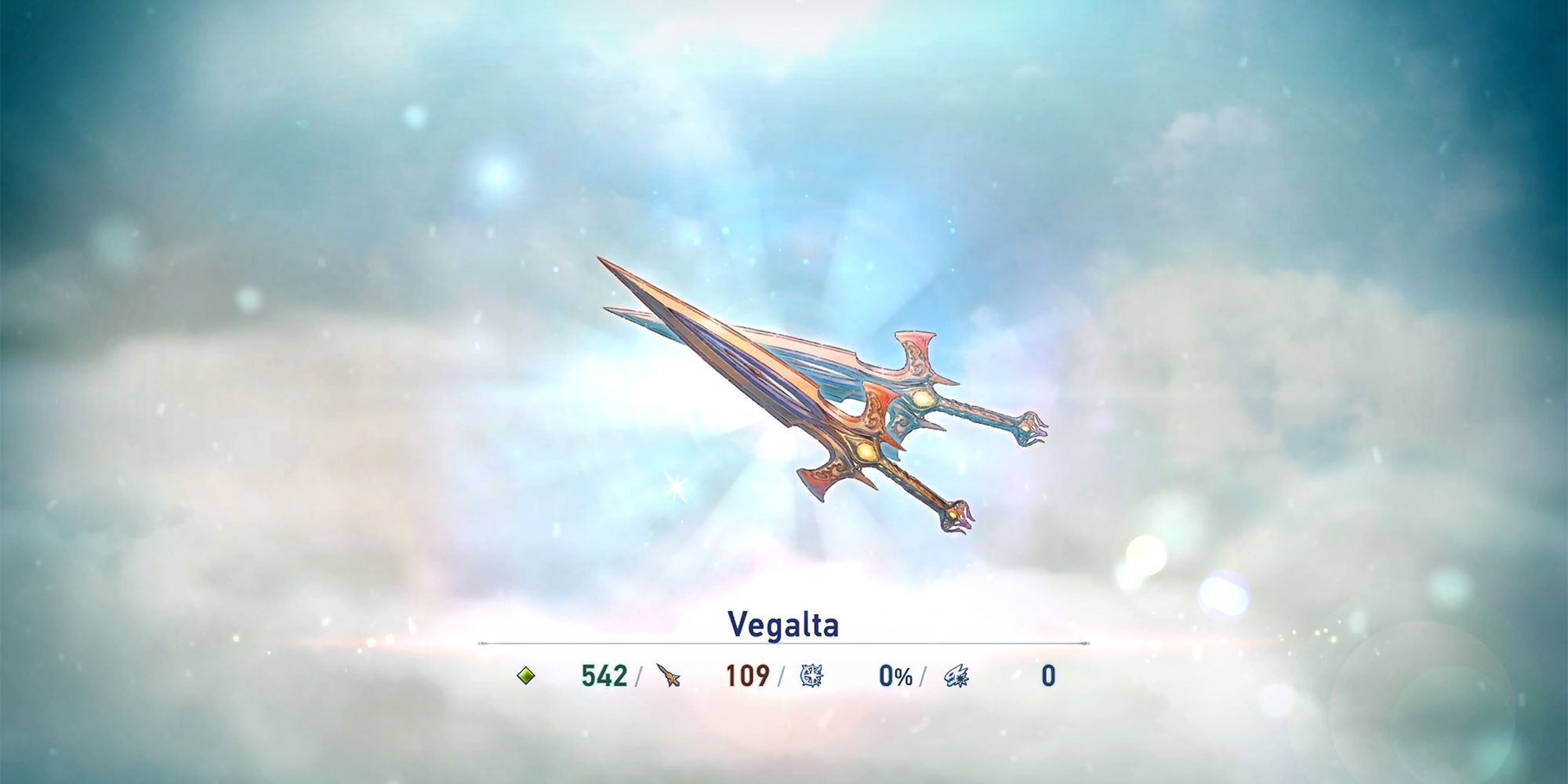Click the beast-head critical stat icon
The width and height of the screenshot is (1568, 784).
[x=958, y=677]
